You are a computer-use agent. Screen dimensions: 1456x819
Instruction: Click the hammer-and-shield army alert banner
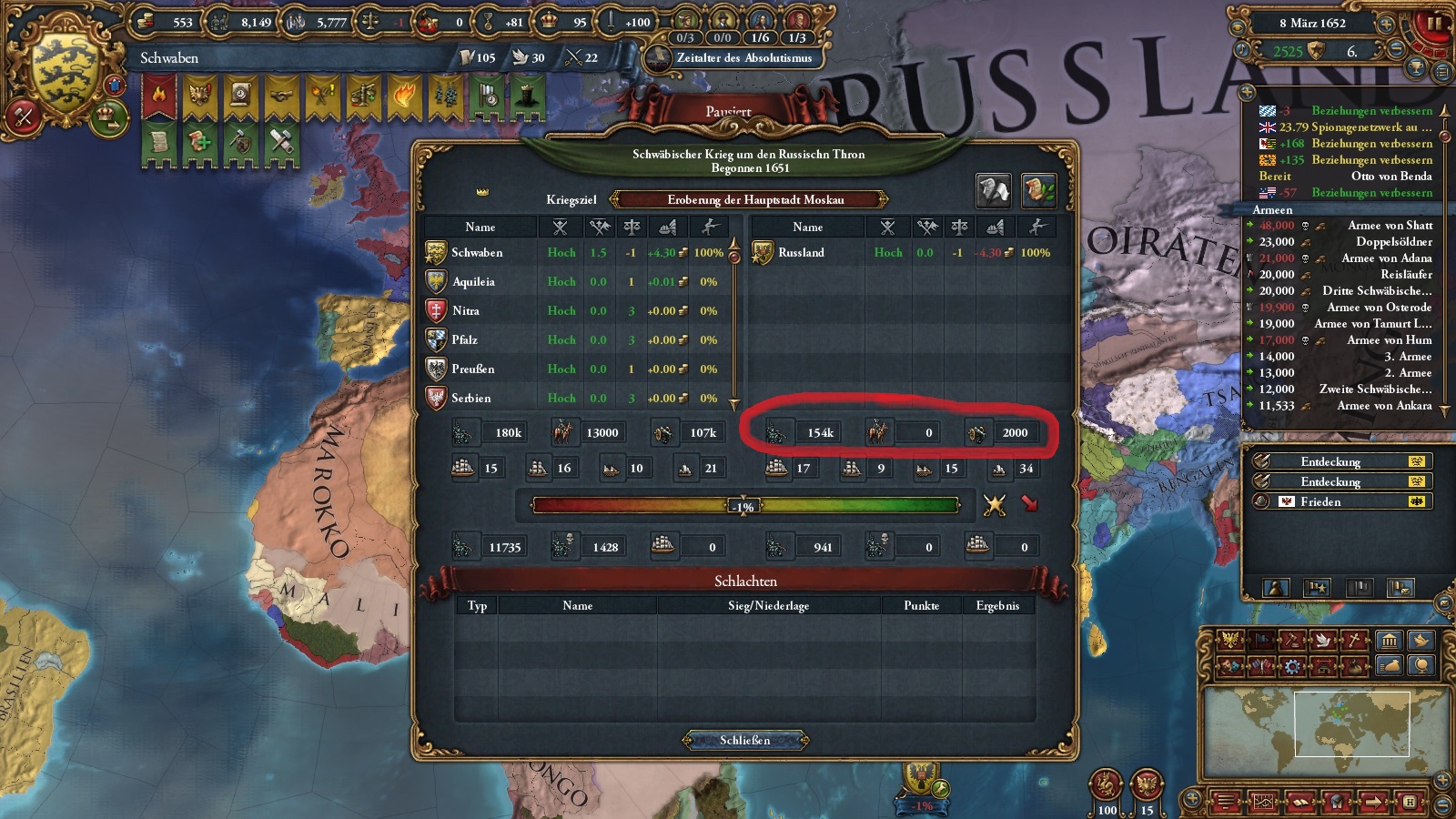click(x=240, y=142)
